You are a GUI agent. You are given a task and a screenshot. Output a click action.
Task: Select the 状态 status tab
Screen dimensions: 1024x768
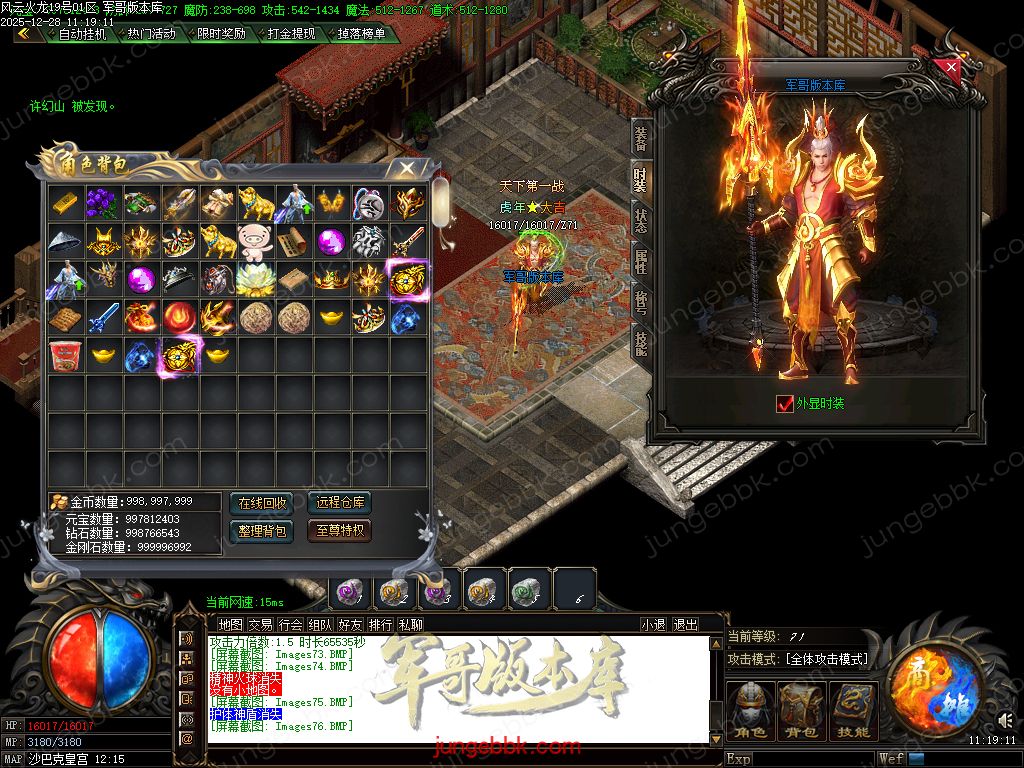click(x=640, y=220)
